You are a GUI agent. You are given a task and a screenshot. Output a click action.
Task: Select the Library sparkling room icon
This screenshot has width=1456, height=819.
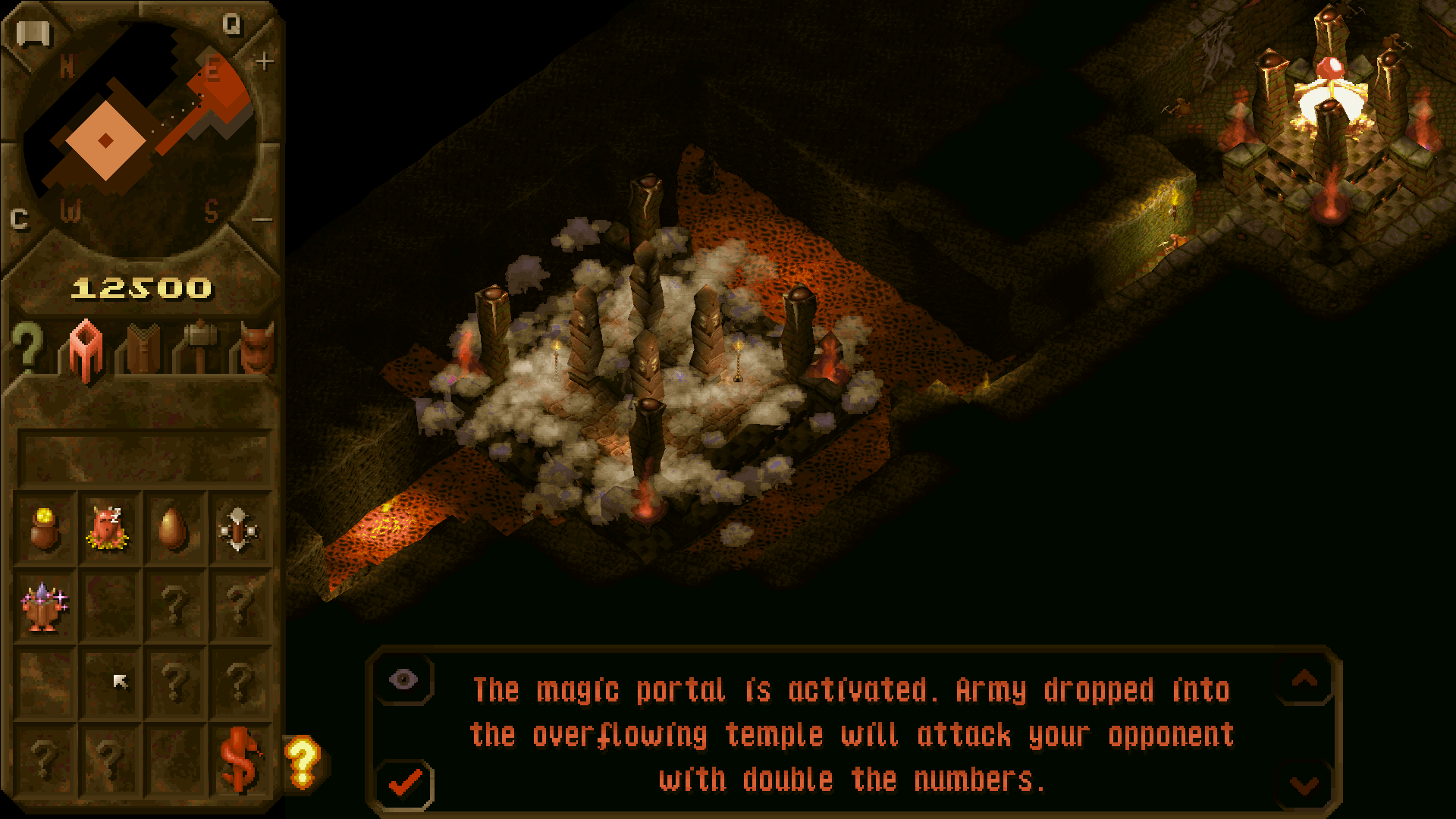[44, 606]
